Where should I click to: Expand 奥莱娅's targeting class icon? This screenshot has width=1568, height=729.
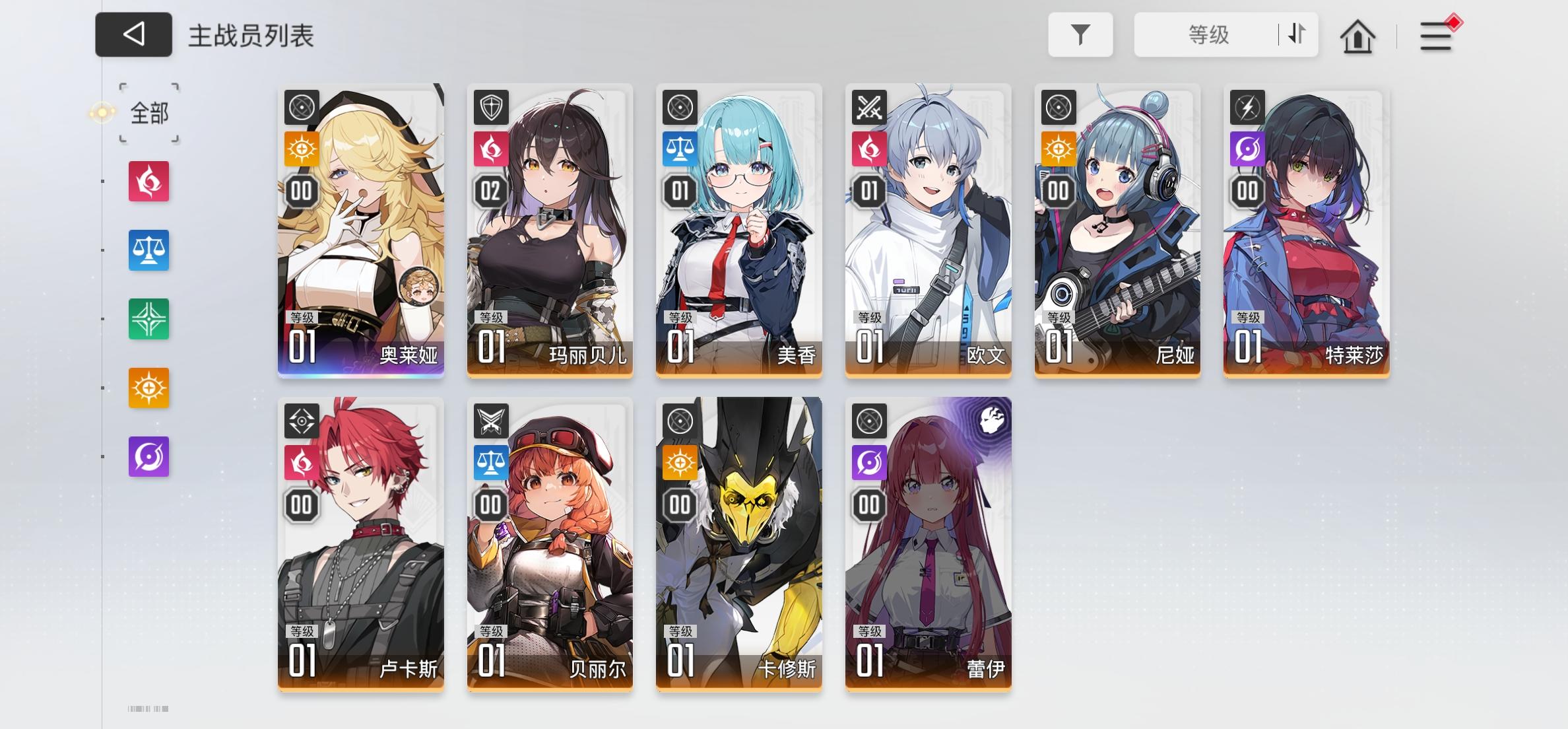[x=300, y=106]
